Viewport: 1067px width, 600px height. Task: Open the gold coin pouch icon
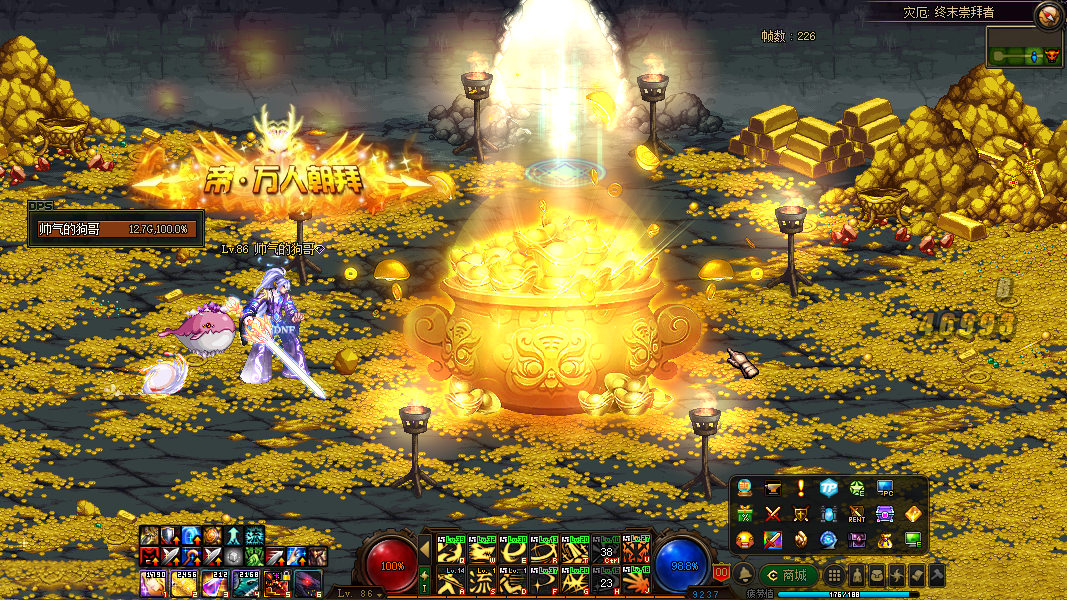pos(885,540)
